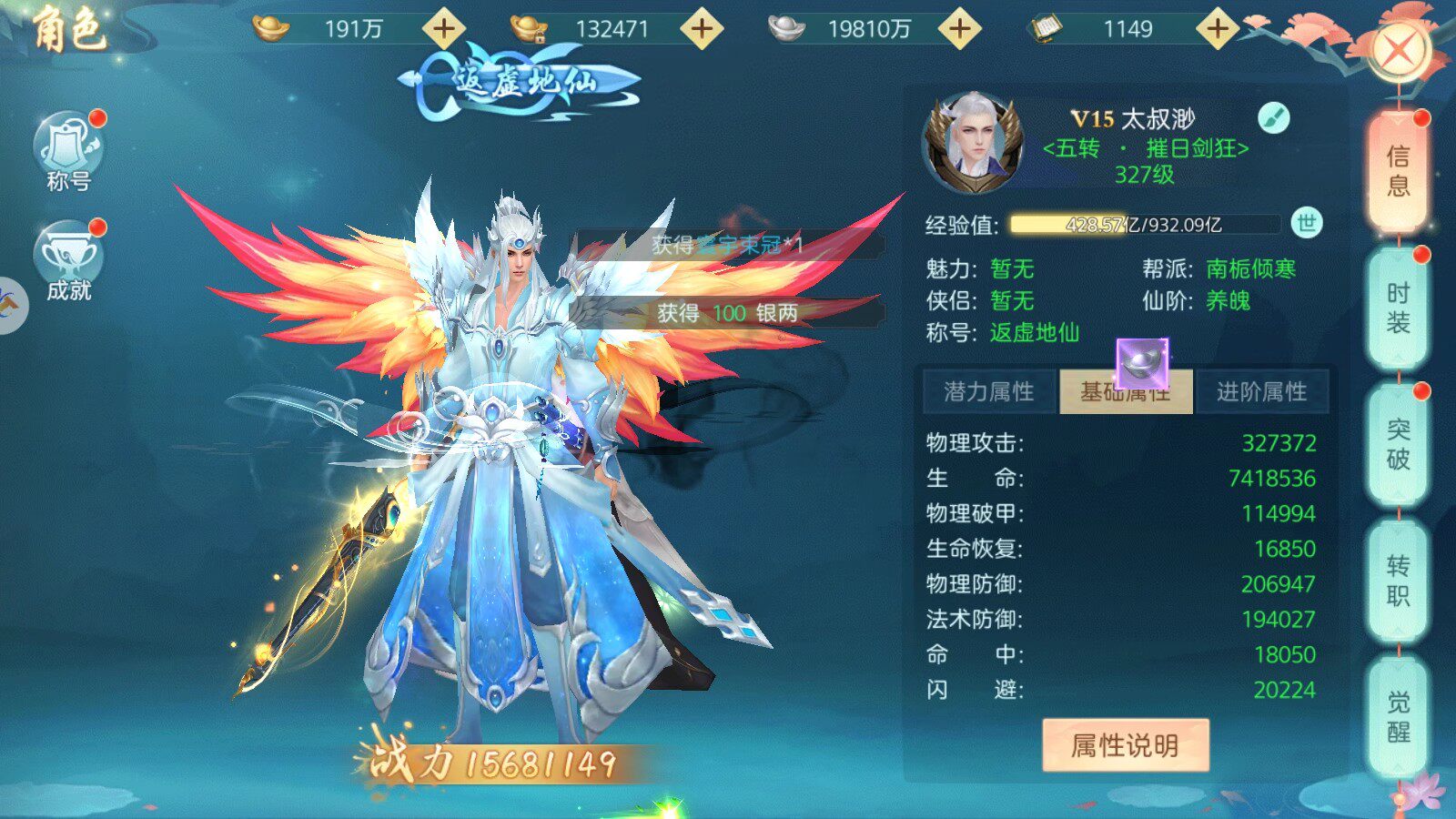Switch to the 时装 fashion tab
Screen dimensions: 1456x819
pos(1398,308)
